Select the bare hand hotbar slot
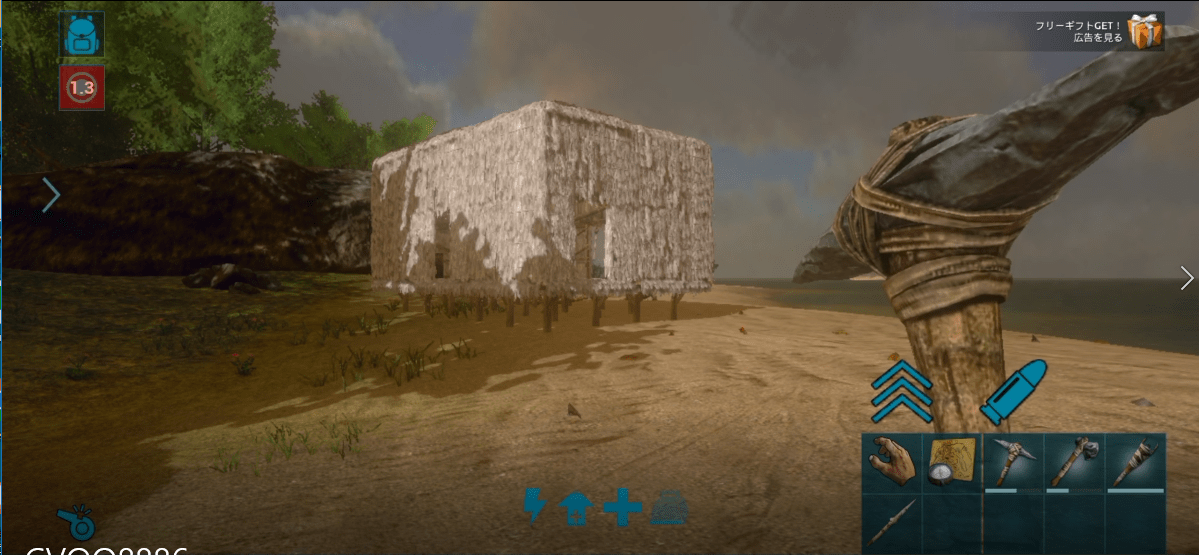 coord(892,463)
